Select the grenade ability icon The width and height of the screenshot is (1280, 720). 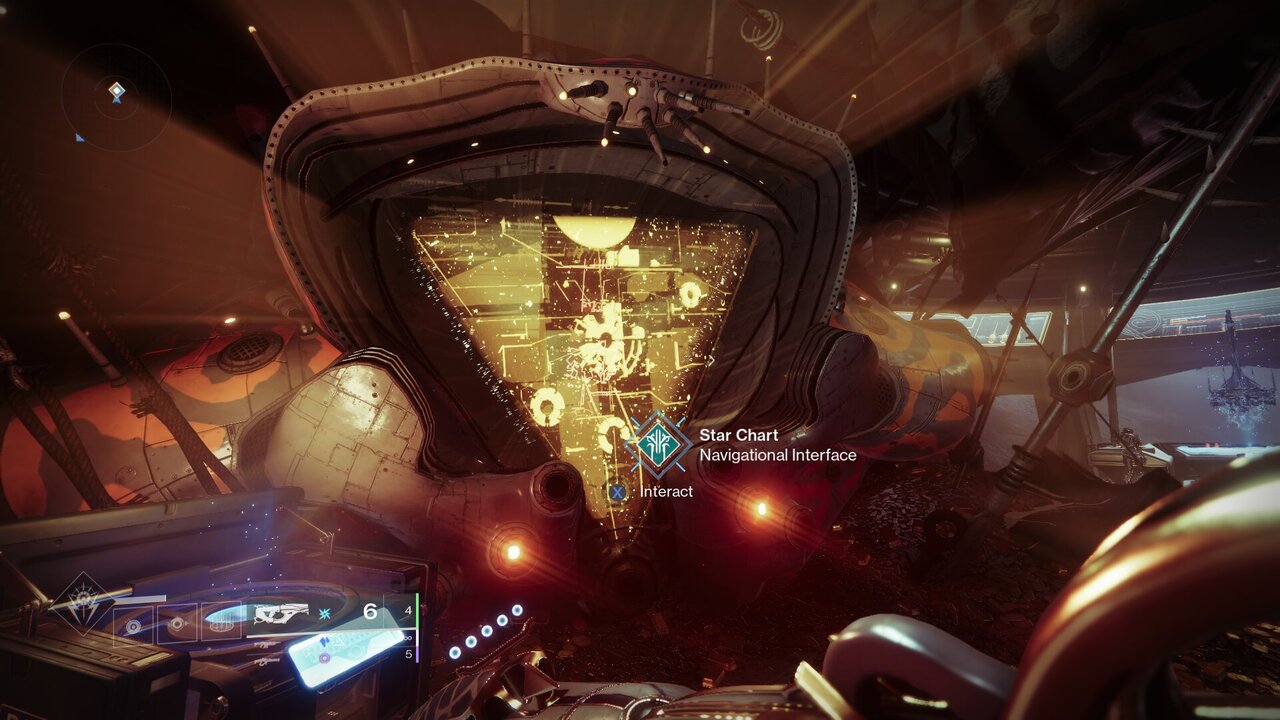pos(221,625)
